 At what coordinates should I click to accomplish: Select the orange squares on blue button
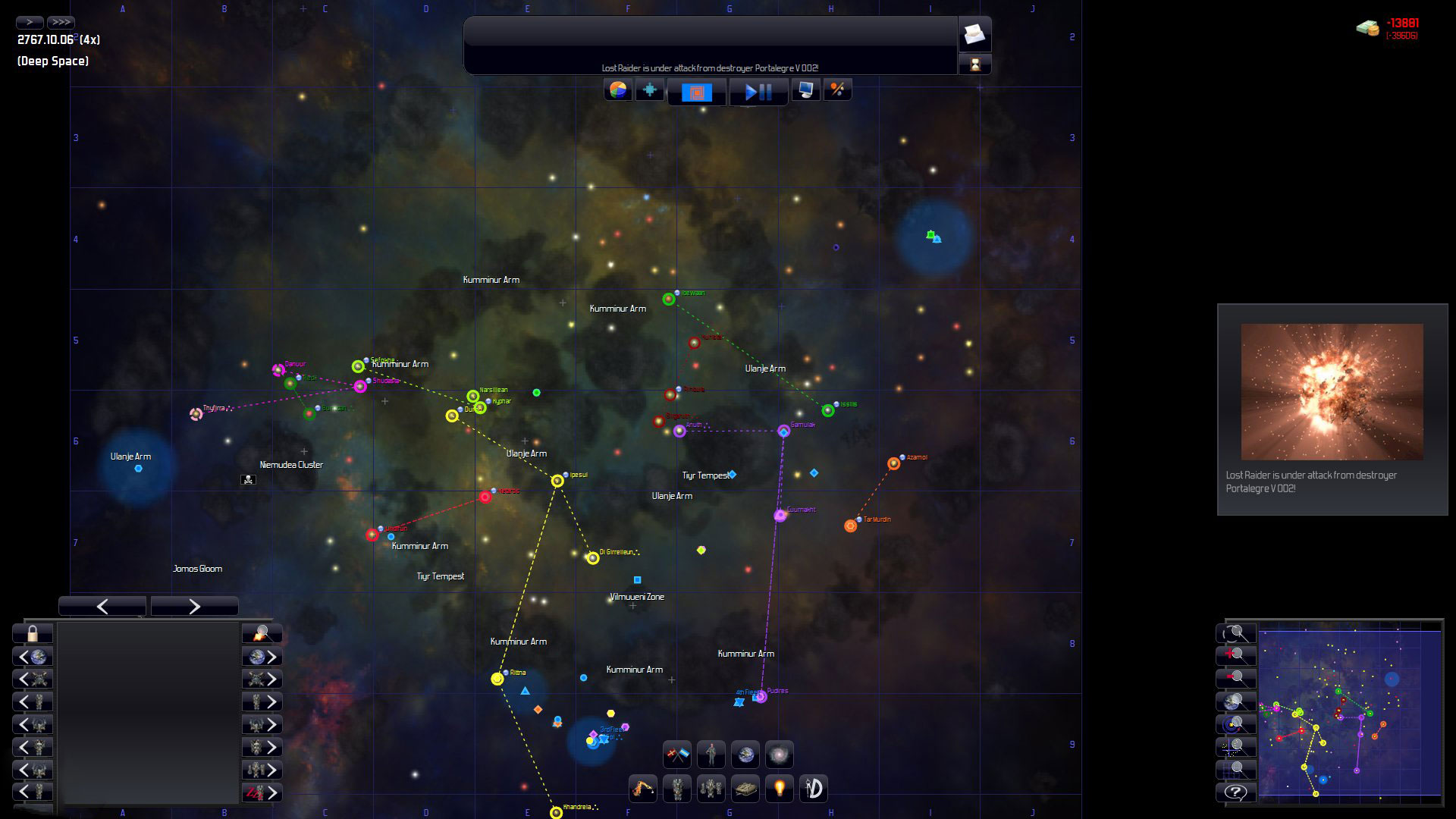click(x=697, y=93)
